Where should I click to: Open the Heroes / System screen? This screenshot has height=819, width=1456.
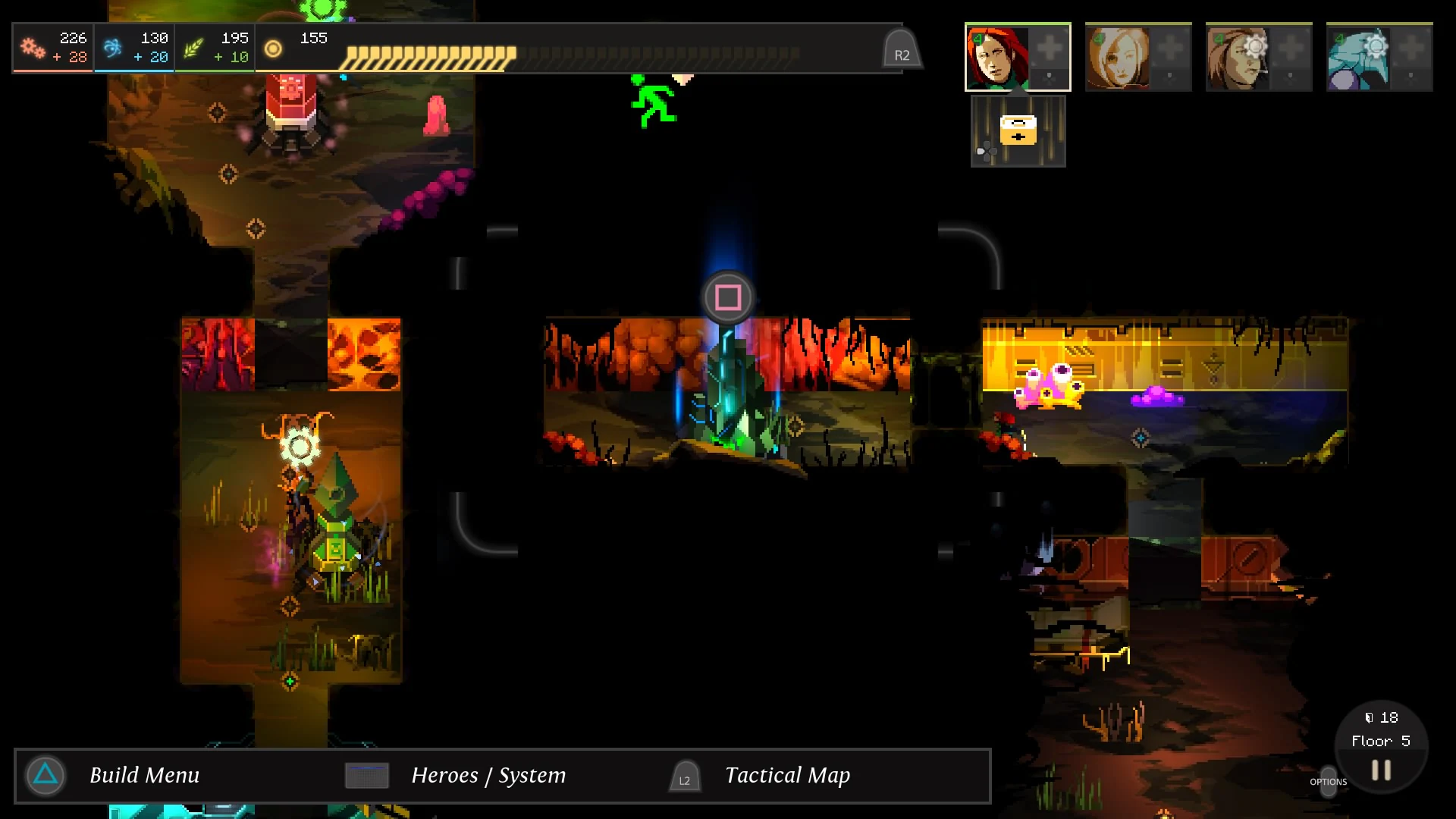(367, 775)
